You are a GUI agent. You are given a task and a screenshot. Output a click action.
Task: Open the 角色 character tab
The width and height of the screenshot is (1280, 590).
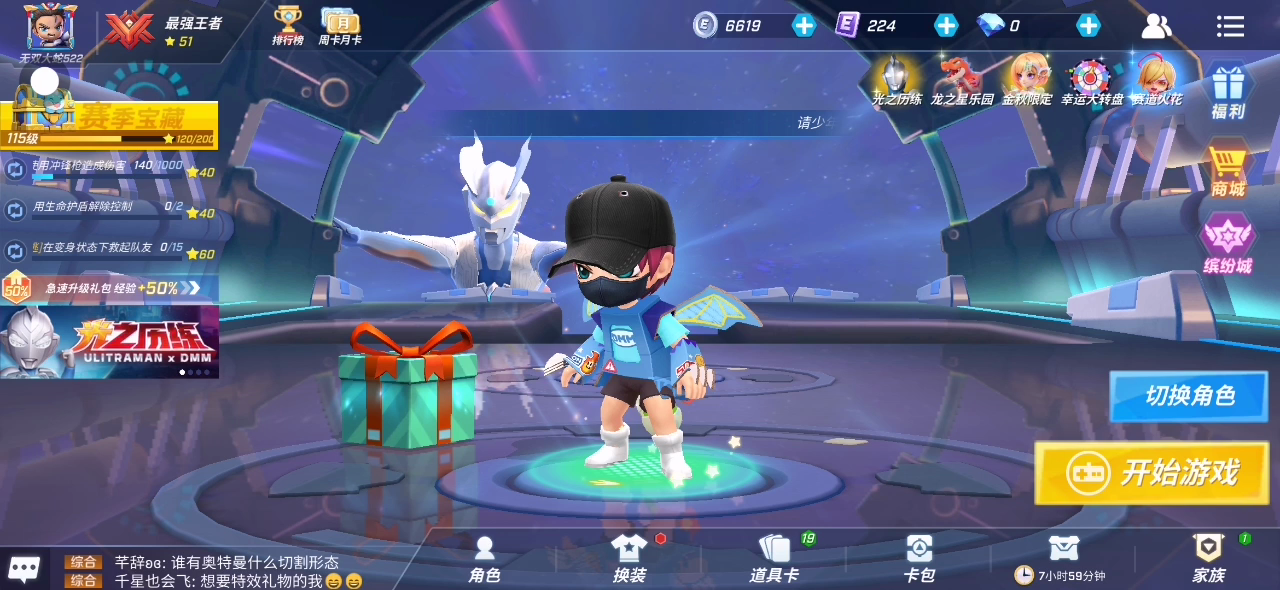[x=485, y=559]
